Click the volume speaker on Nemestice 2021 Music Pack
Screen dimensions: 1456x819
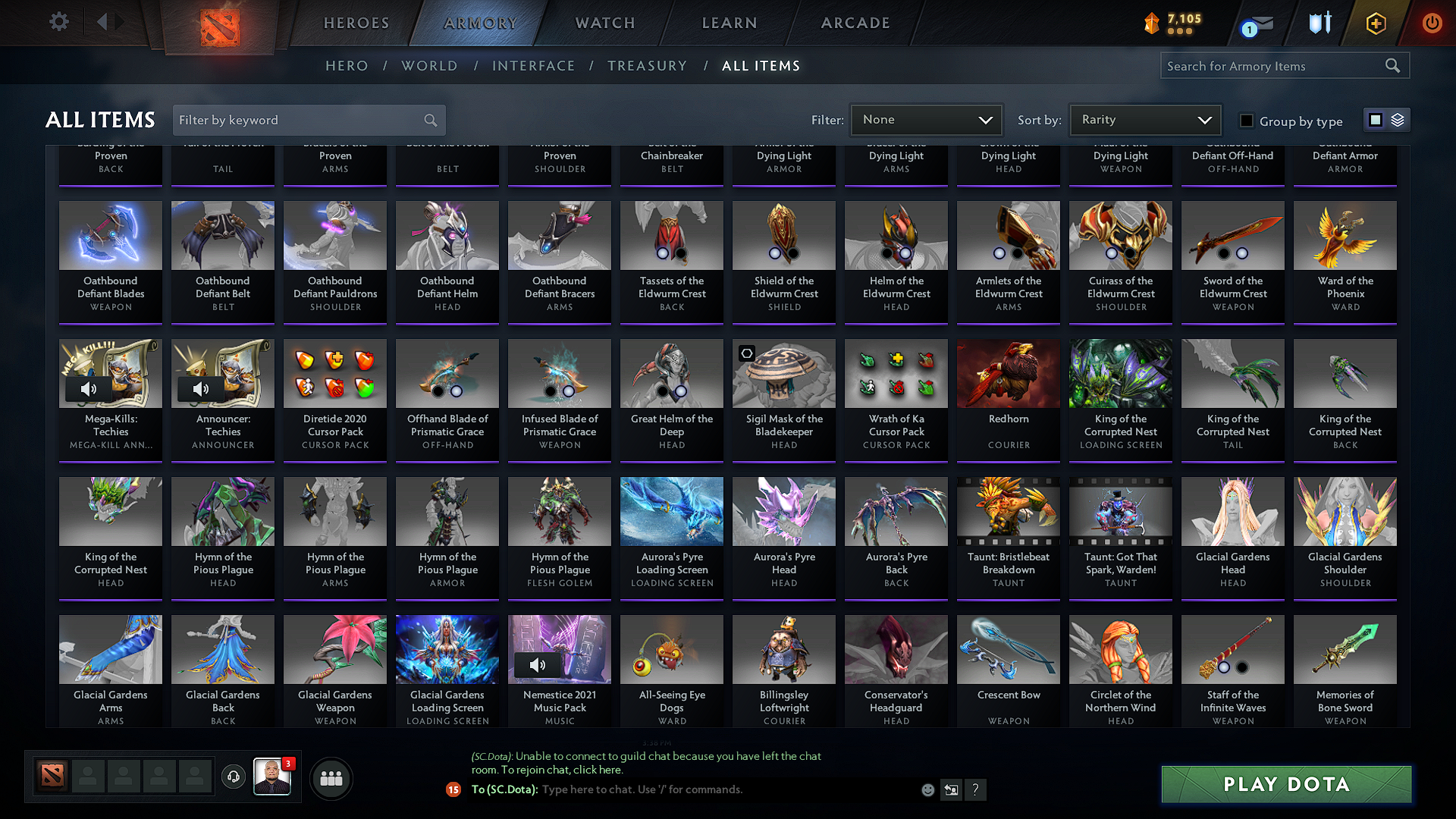538,664
